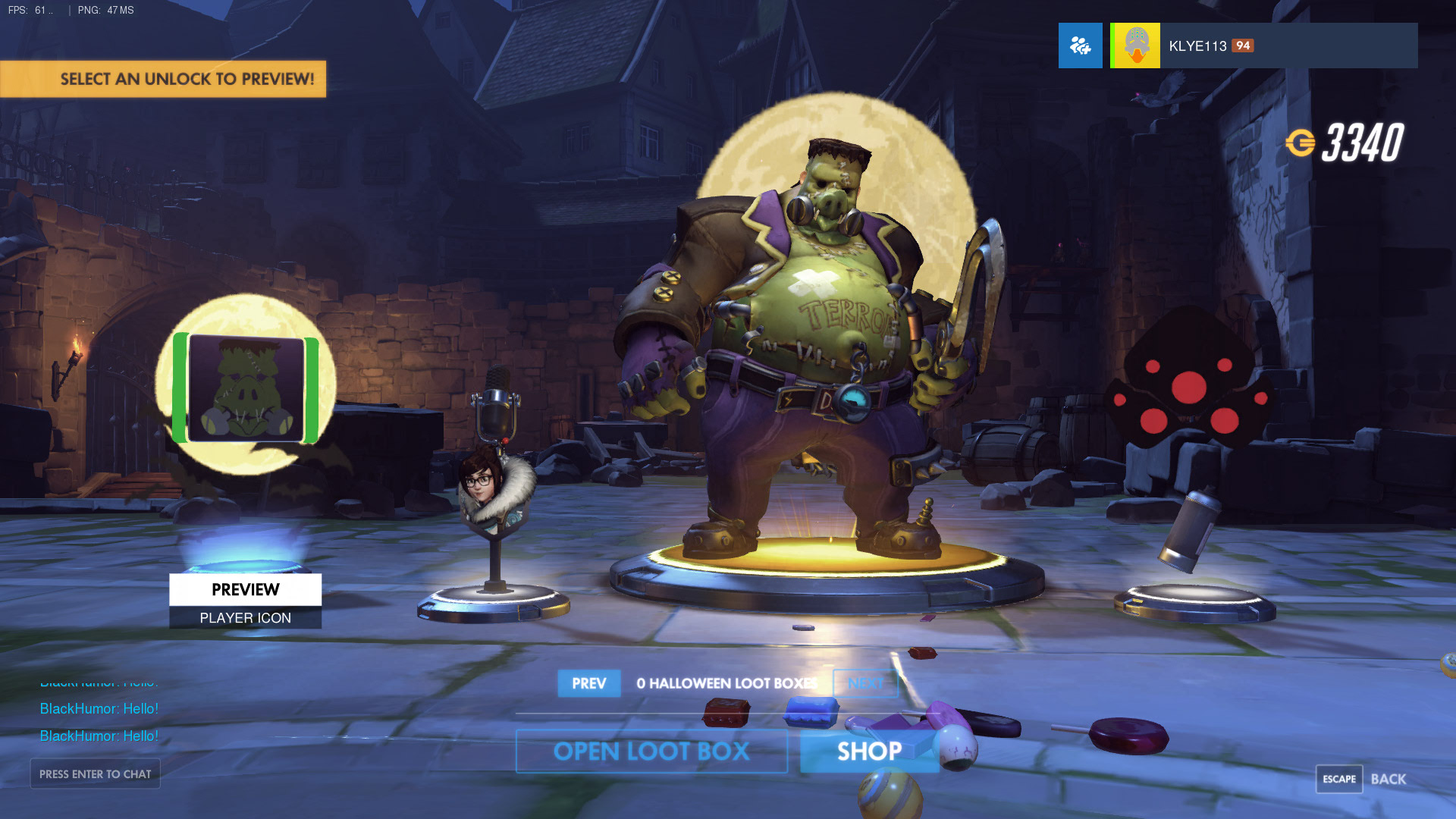This screenshot has width=1456, height=819.
Task: Go to the loot box Shop
Action: pyautogui.click(x=869, y=752)
